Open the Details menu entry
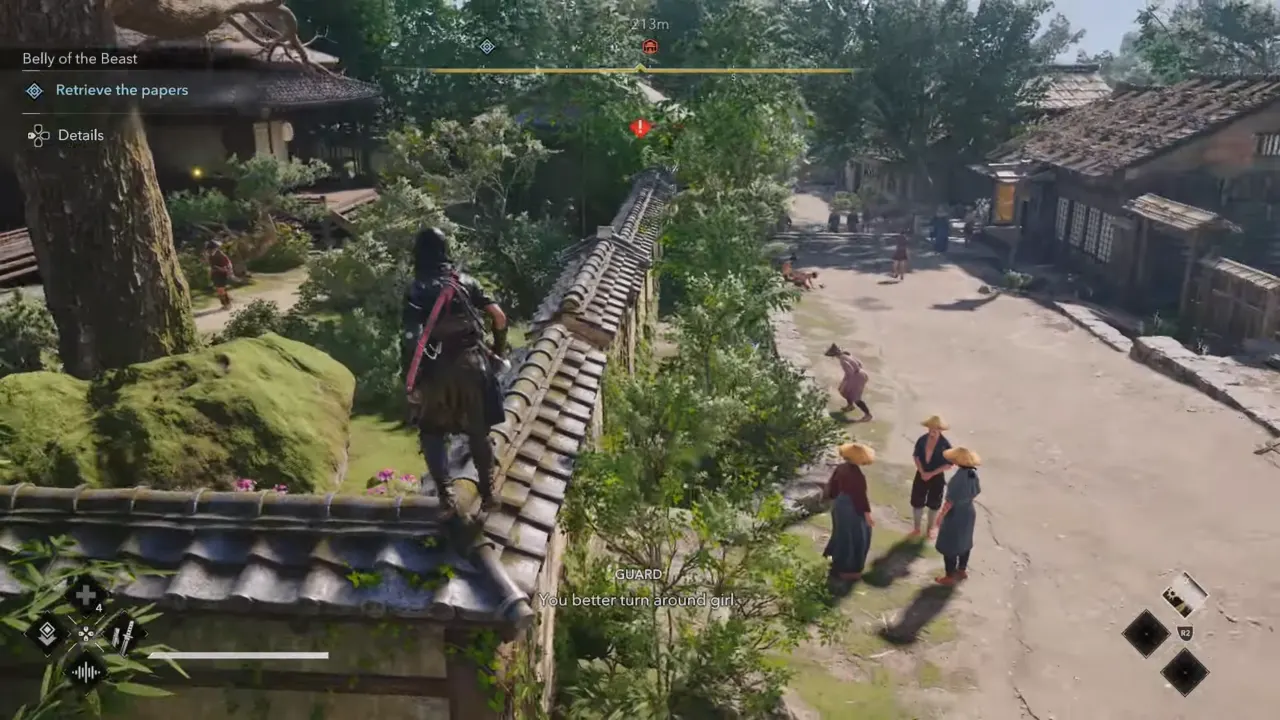Screen dimensions: 1280x720 pyautogui.click(x=80, y=135)
